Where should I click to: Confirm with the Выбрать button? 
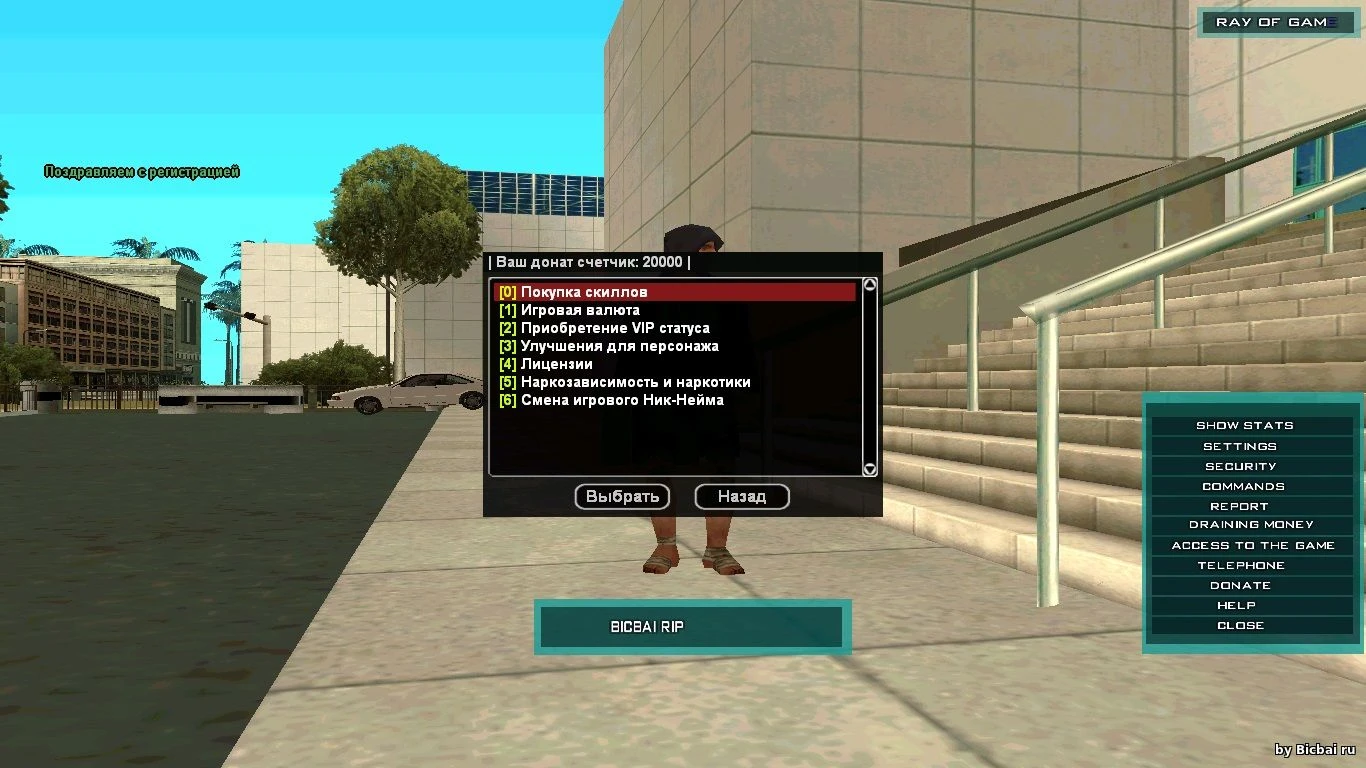[622, 496]
